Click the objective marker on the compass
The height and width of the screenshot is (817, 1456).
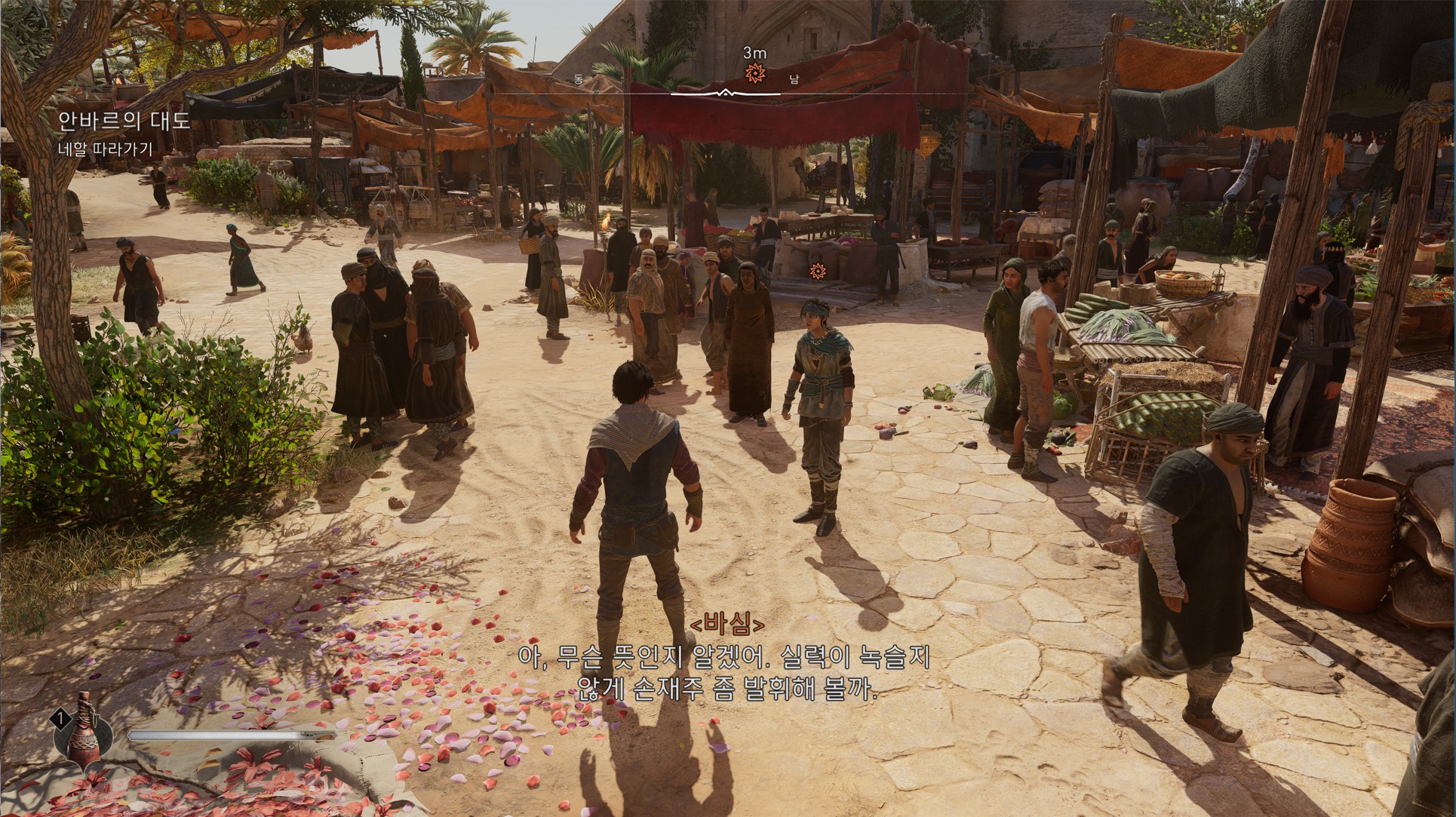pyautogui.click(x=753, y=73)
